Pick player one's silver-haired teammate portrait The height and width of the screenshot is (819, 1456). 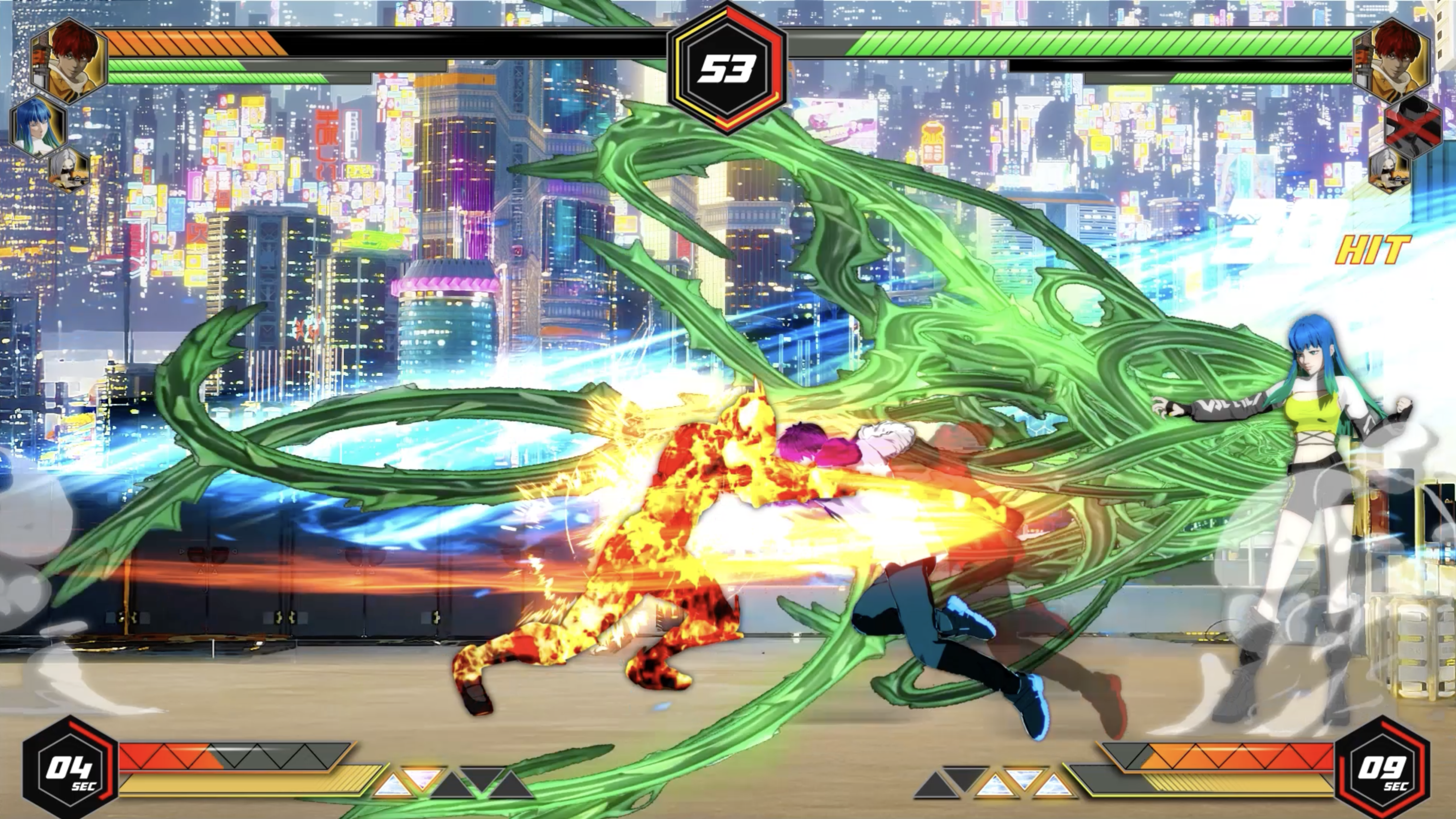(x=70, y=168)
